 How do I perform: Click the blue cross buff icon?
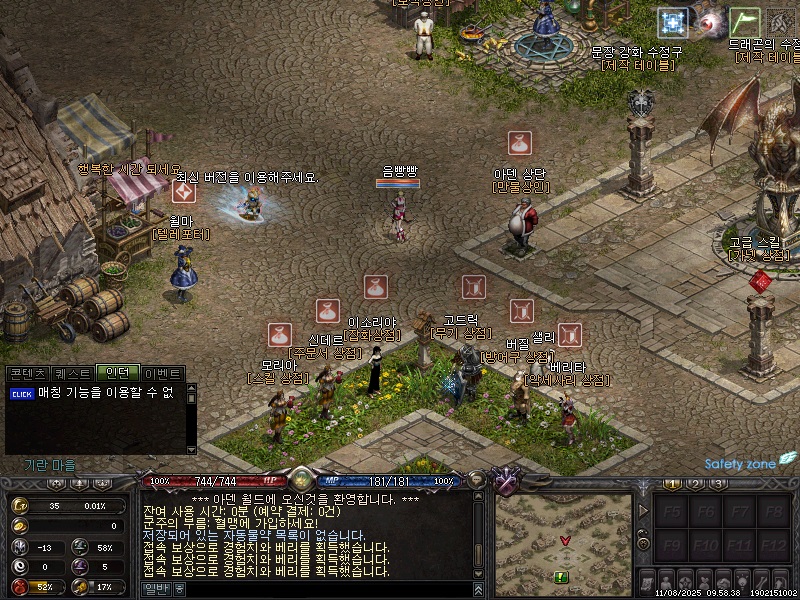(673, 22)
